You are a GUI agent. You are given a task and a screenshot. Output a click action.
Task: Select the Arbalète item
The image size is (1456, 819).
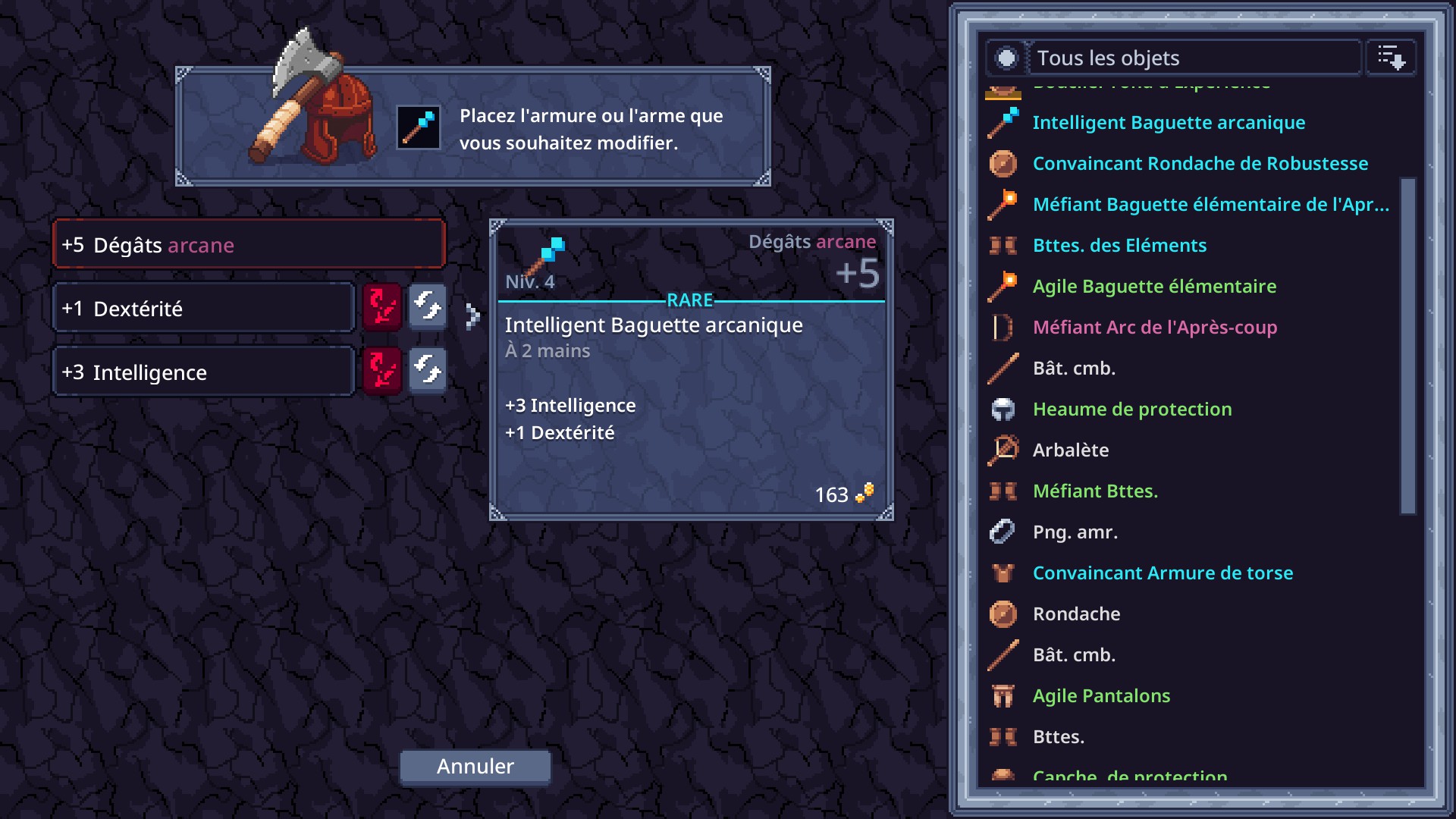(x=1070, y=450)
